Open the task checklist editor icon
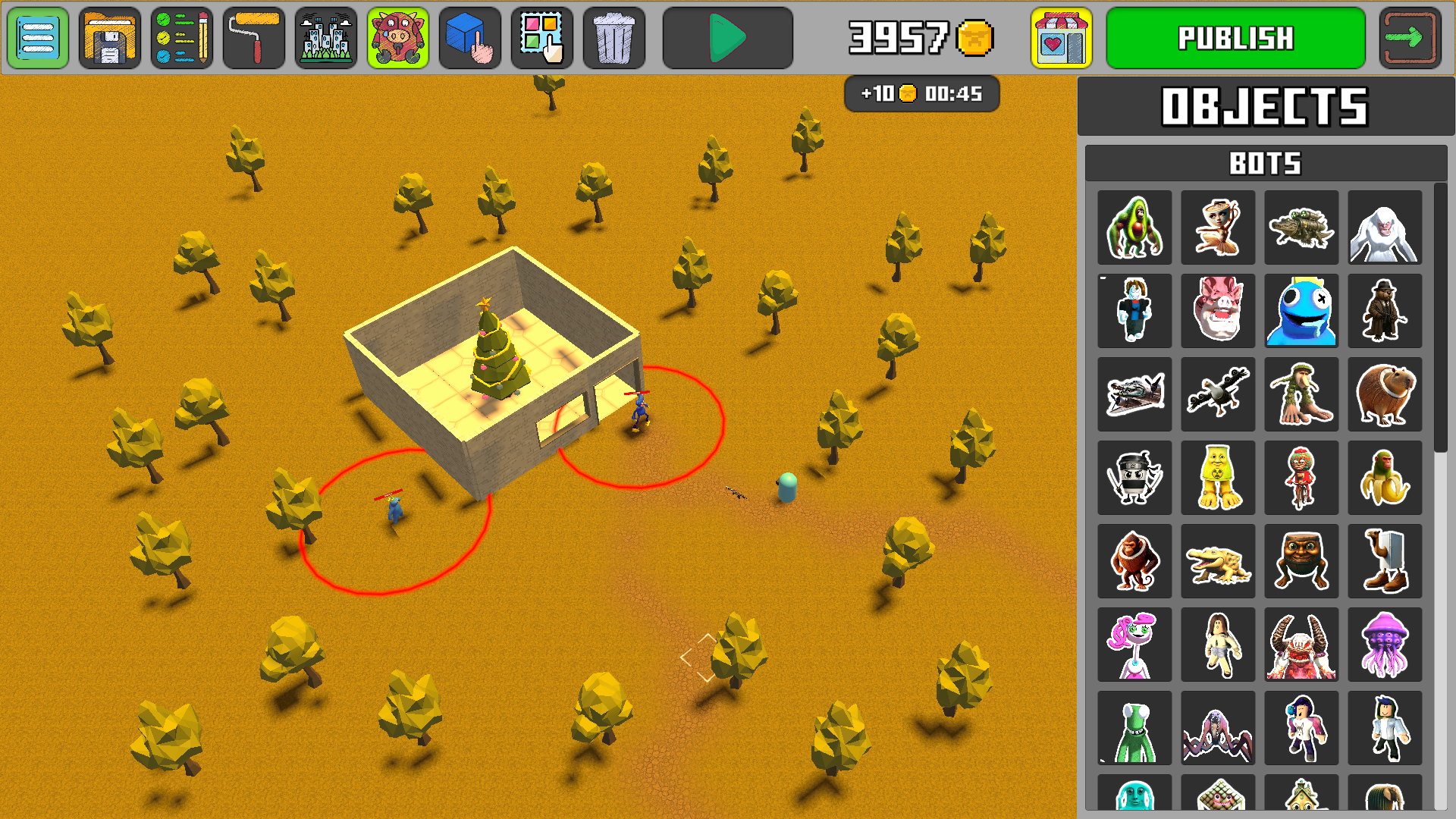This screenshot has width=1456, height=819. 181,37
